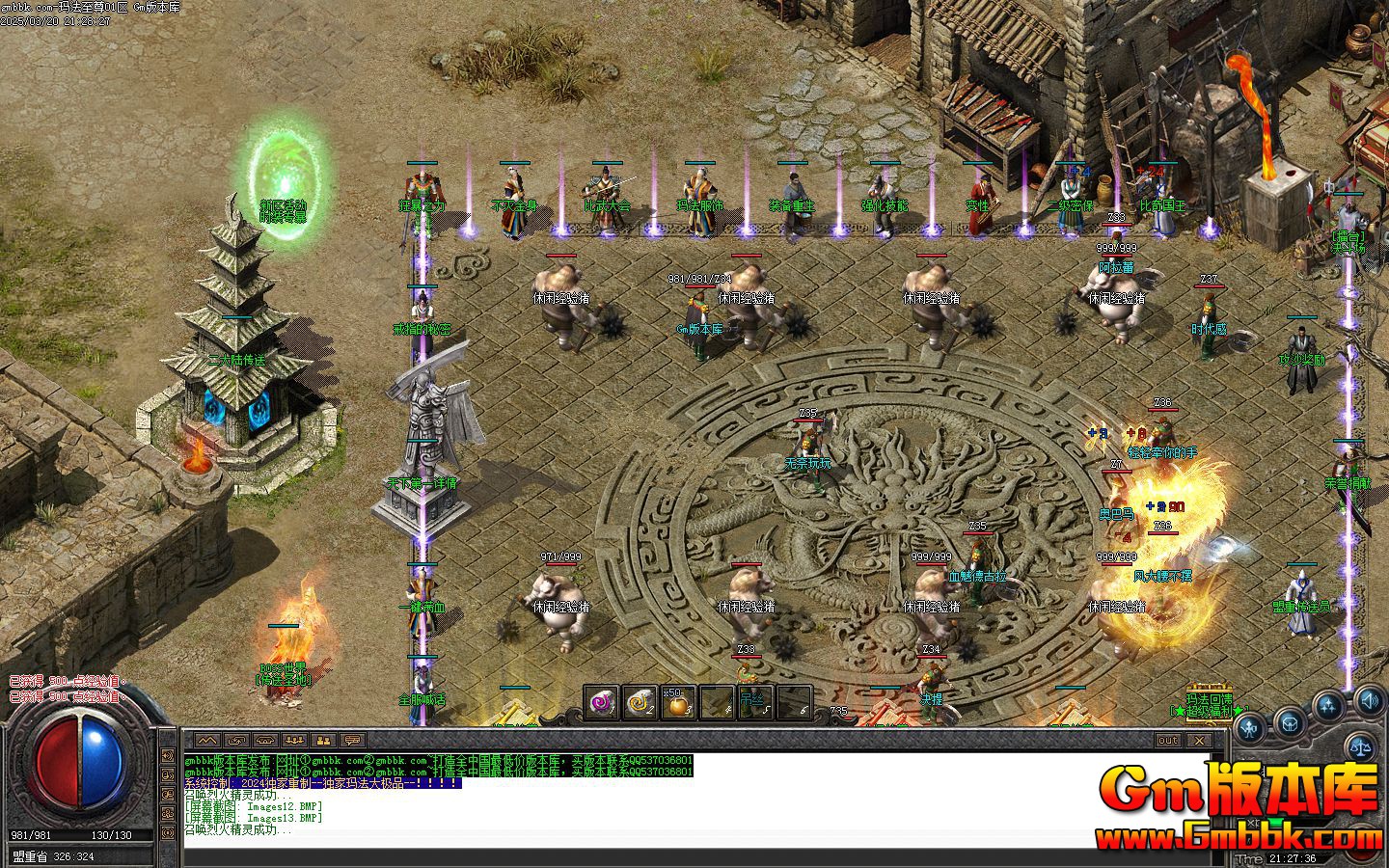The width and height of the screenshot is (1389, 868).
Task: Click the 吊丝 item in slot 5
Action: (755, 701)
